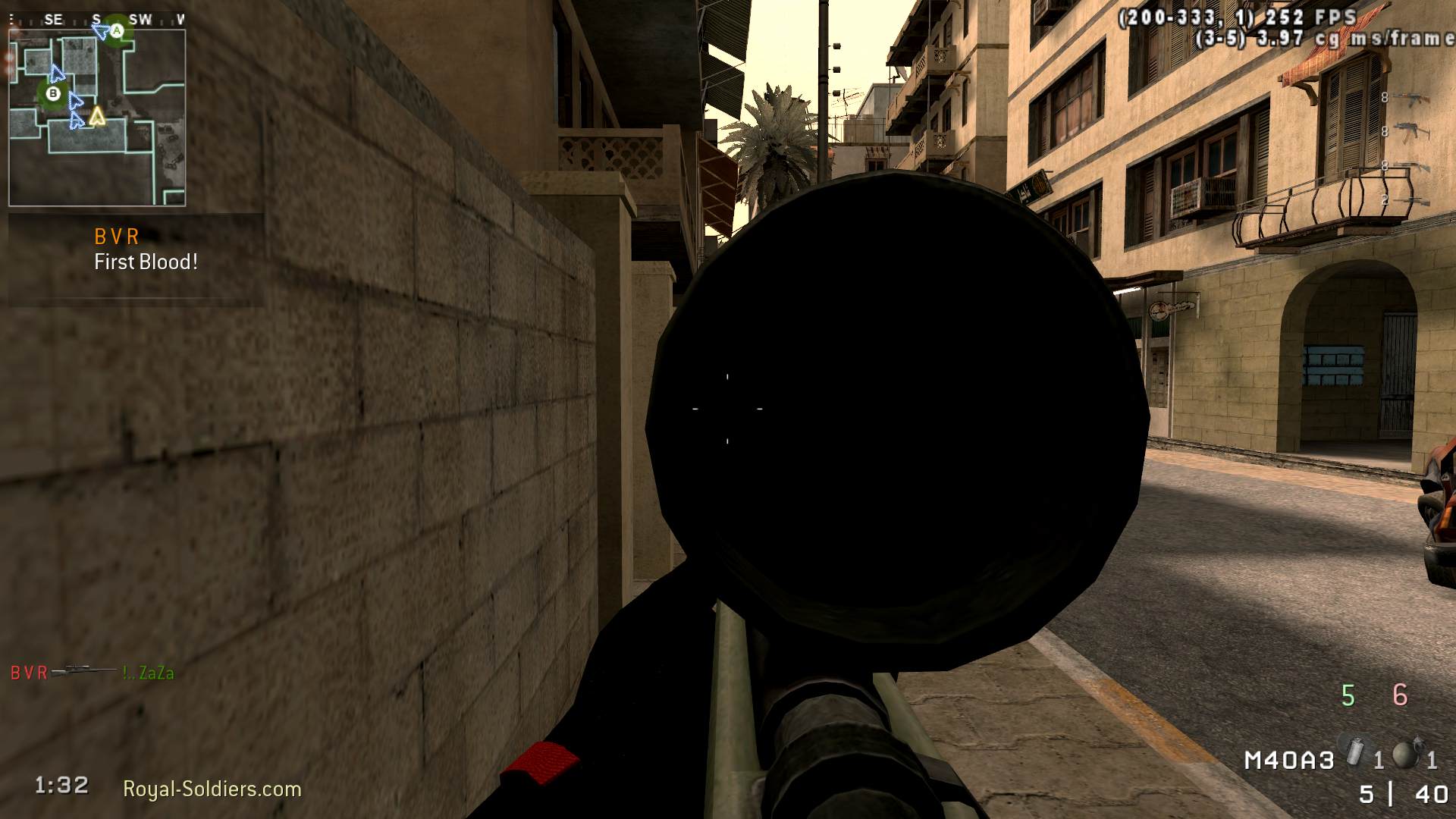Click objective marker B on the minimap
This screenshot has height=819, width=1456.
(x=52, y=94)
